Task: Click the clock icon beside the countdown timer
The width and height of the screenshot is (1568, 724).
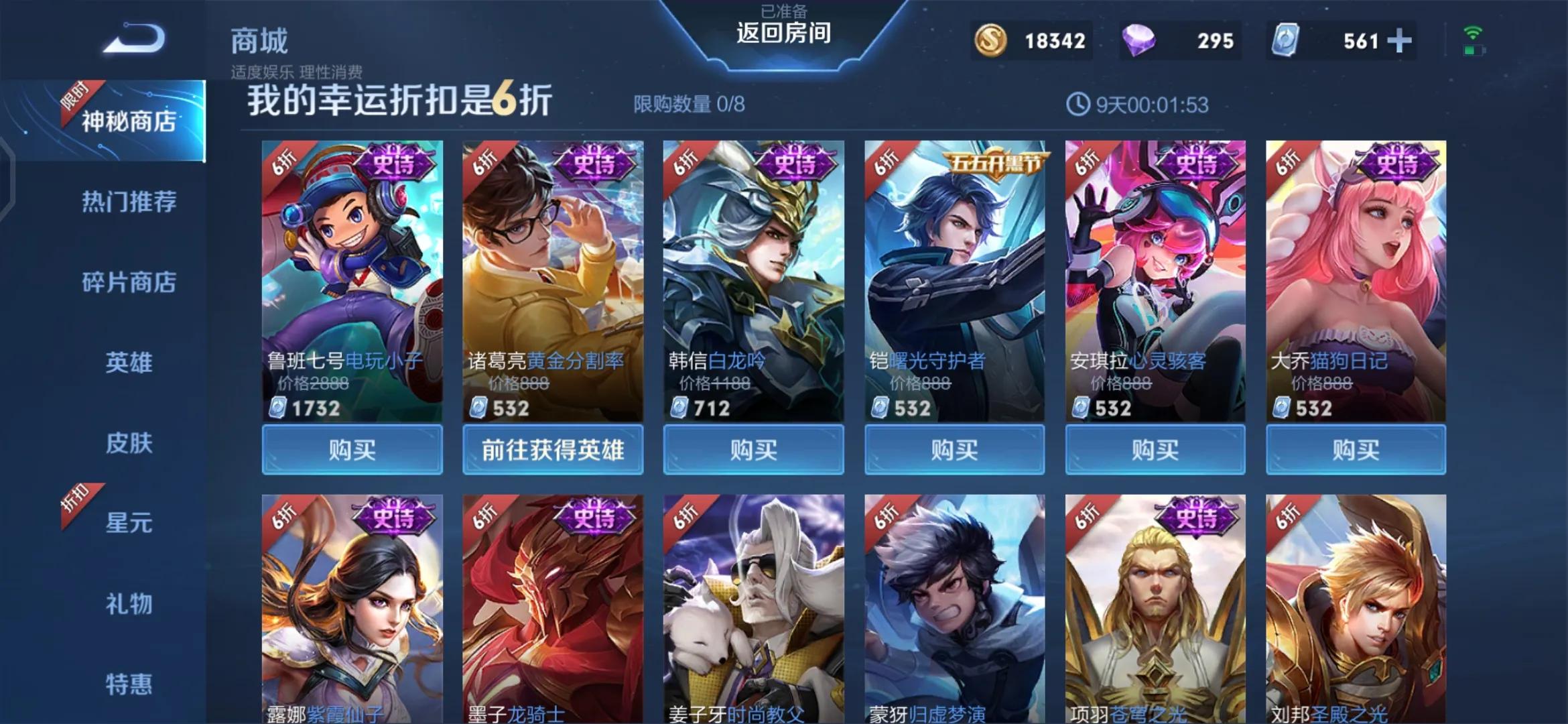Action: click(x=1078, y=104)
